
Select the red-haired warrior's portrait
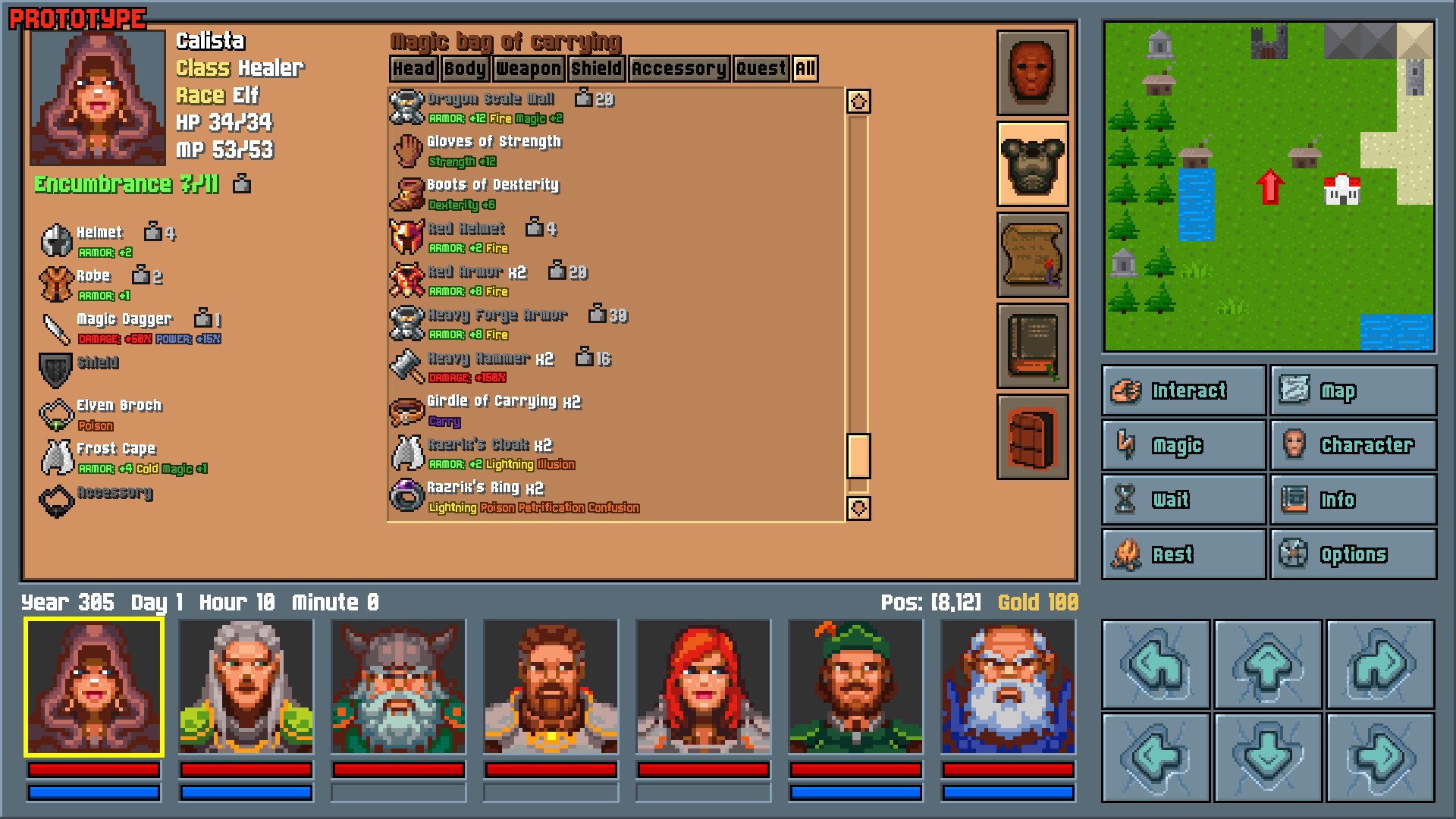tap(701, 685)
